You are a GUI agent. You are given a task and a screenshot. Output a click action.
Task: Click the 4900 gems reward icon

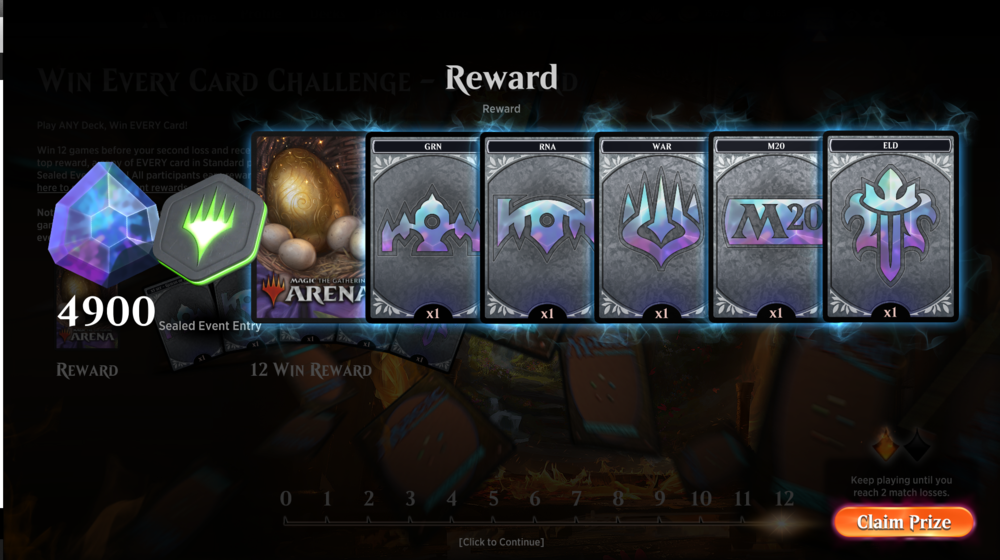[x=102, y=230]
